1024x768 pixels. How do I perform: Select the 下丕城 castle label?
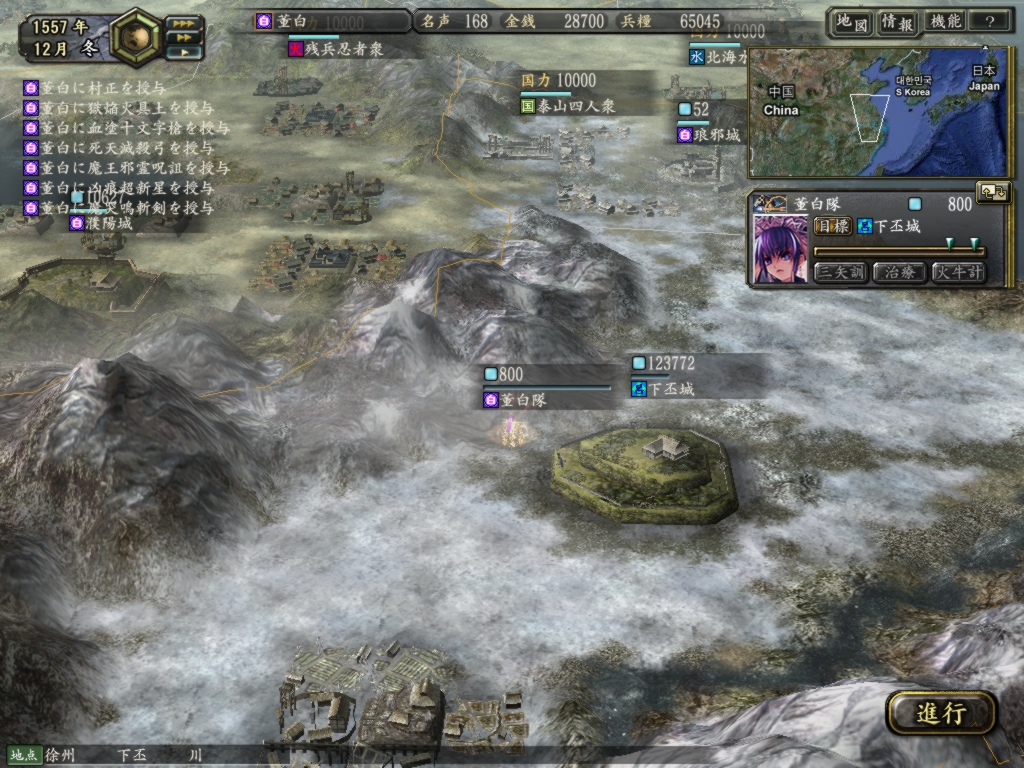pyautogui.click(x=671, y=389)
